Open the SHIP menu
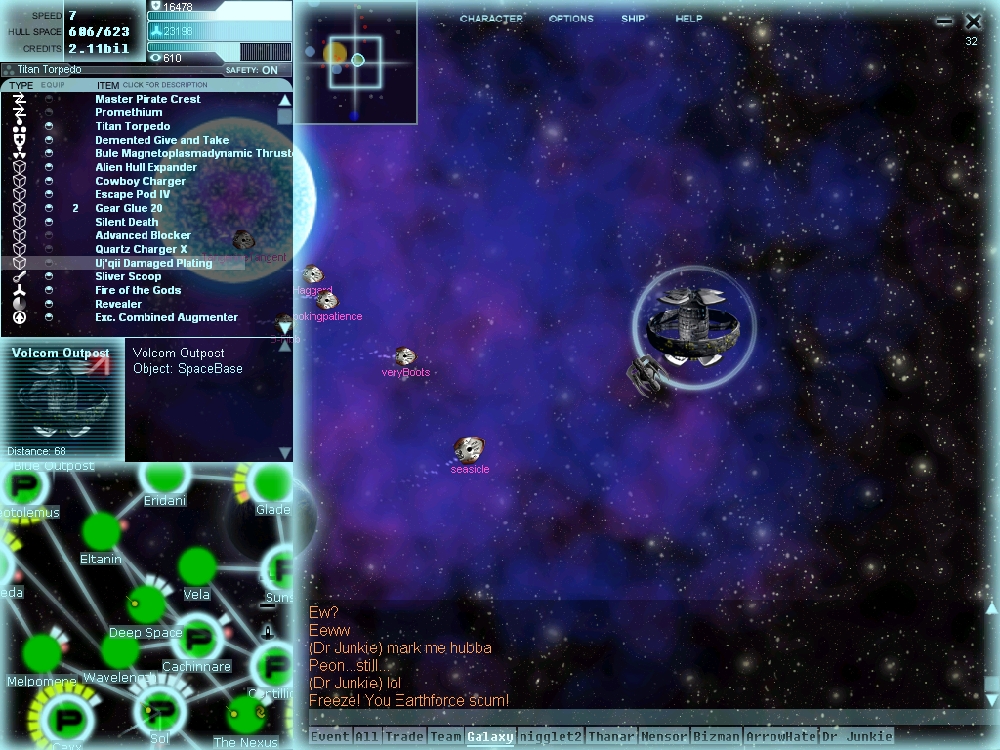This screenshot has width=1000, height=750. point(633,19)
